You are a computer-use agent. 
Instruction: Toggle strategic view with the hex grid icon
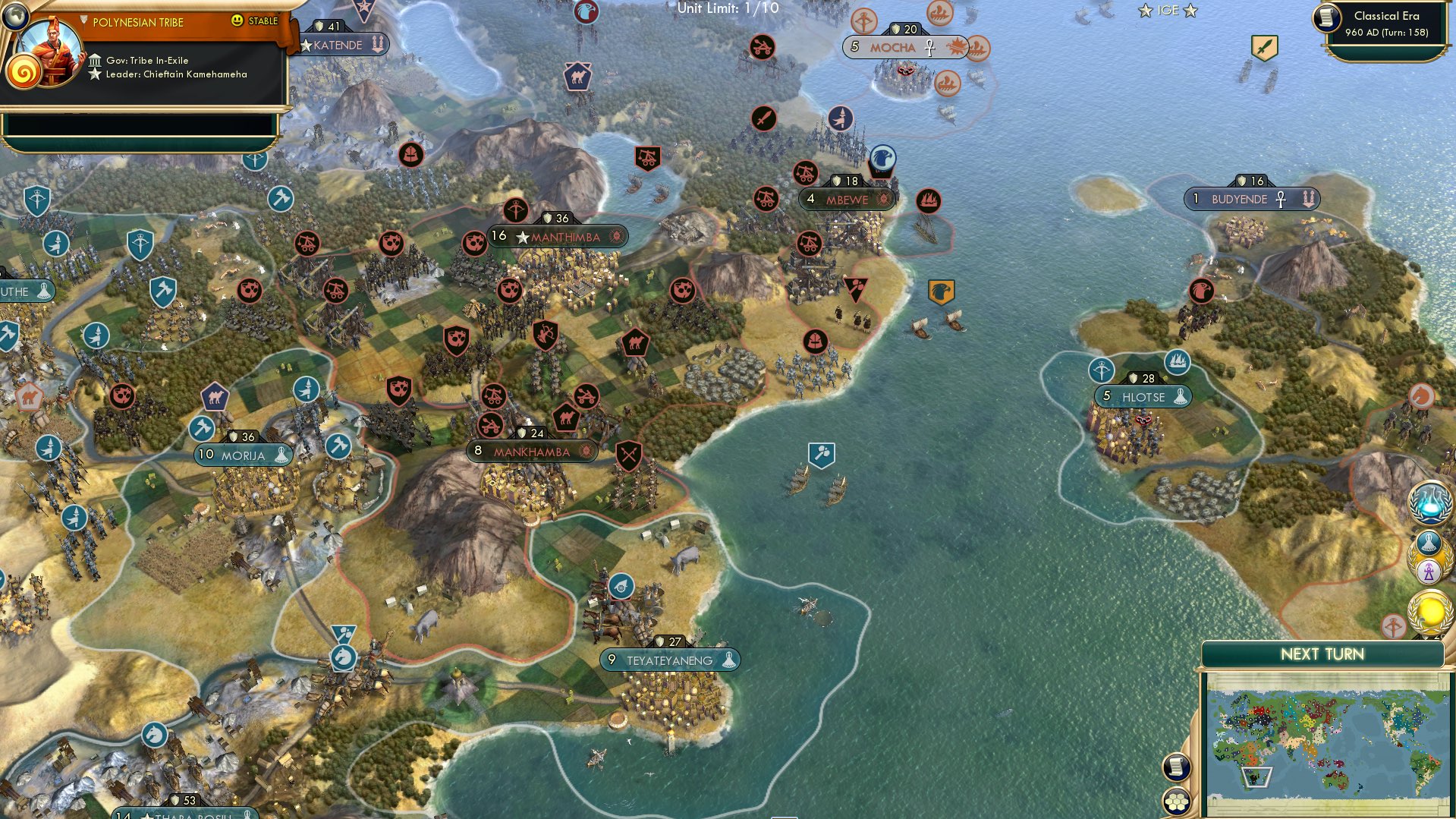tap(1177, 801)
